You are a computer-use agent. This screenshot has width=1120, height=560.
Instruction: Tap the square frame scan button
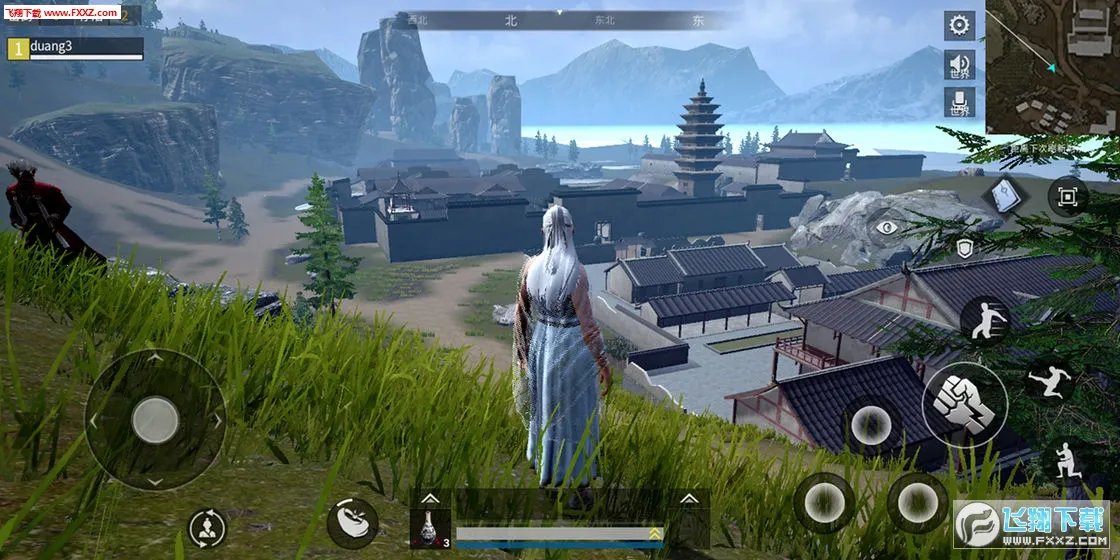(1067, 197)
